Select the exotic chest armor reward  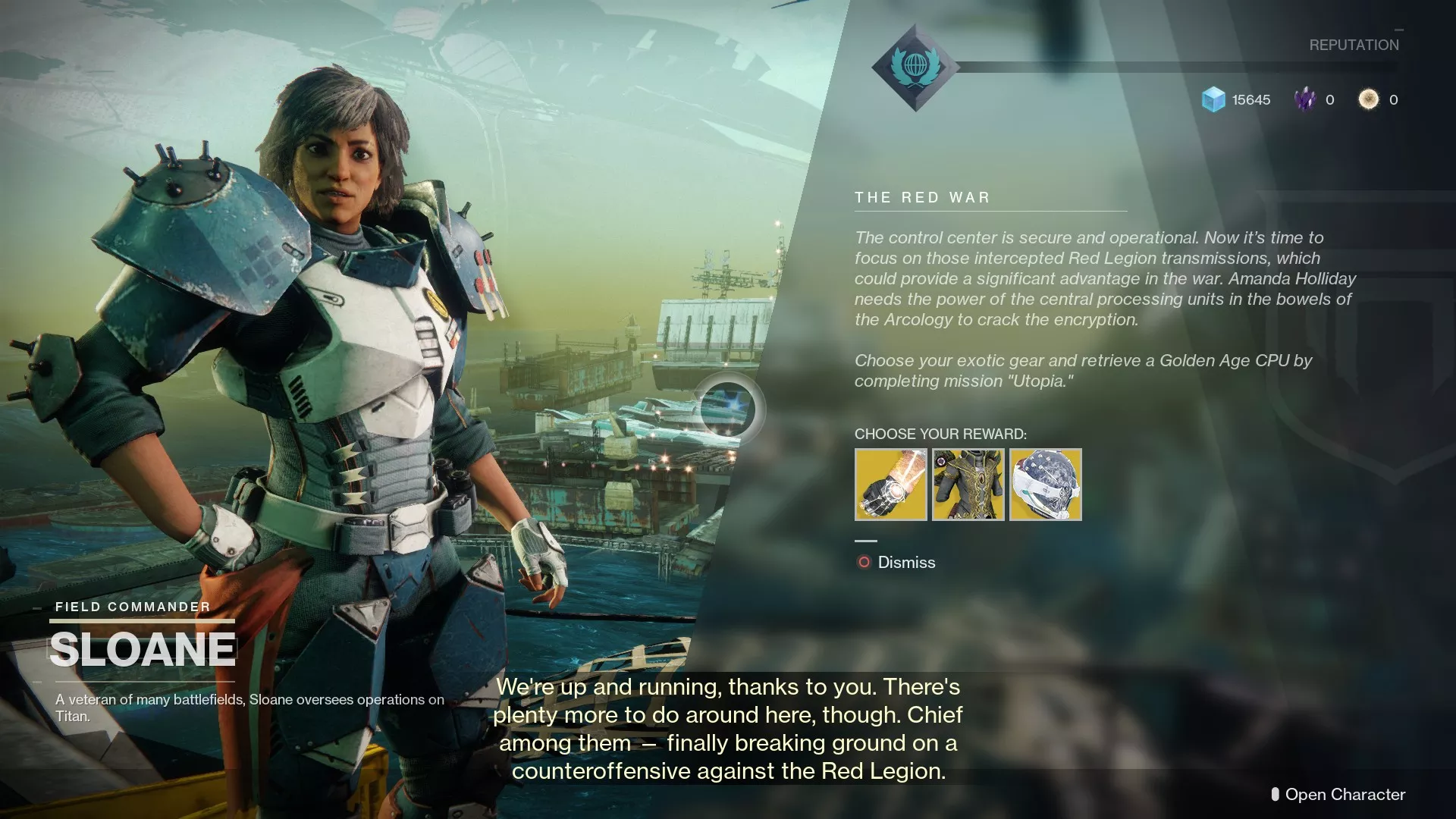(x=968, y=485)
